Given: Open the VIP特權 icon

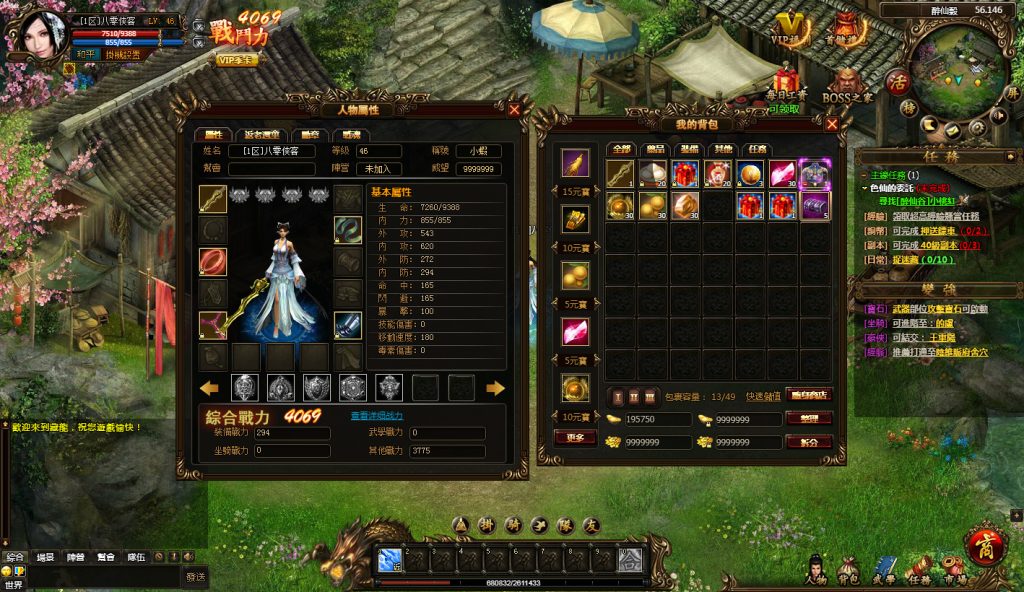Looking at the screenshot, I should click(x=791, y=30).
